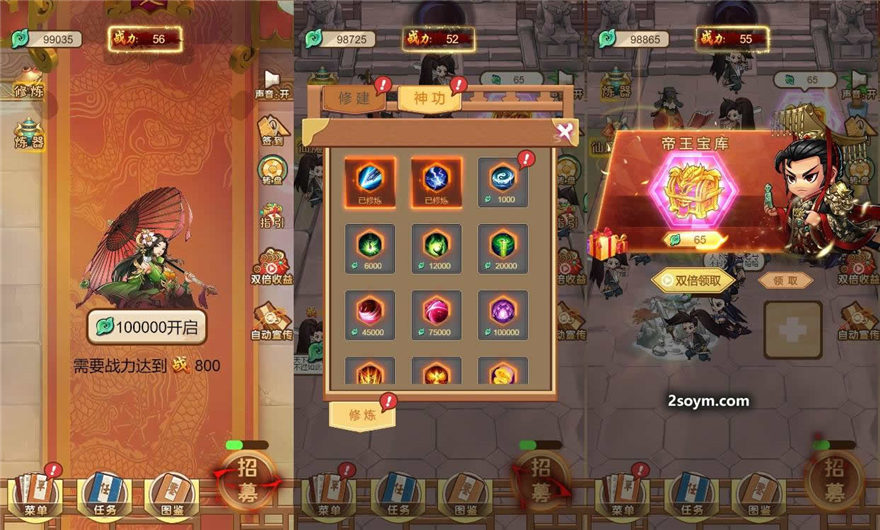
Task: Claim double reward with 双倍领取
Action: [x=692, y=281]
